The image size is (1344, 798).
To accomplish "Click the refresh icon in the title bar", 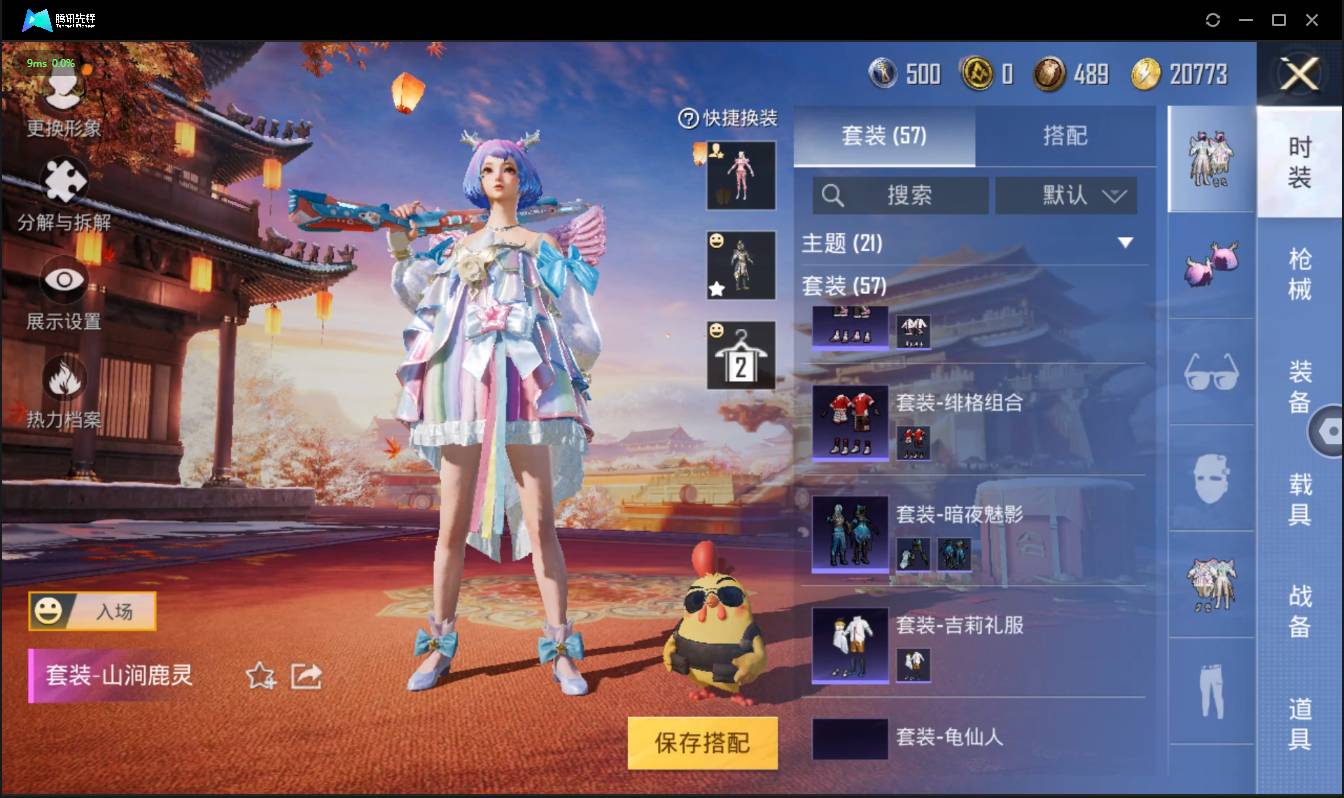I will tap(1213, 20).
